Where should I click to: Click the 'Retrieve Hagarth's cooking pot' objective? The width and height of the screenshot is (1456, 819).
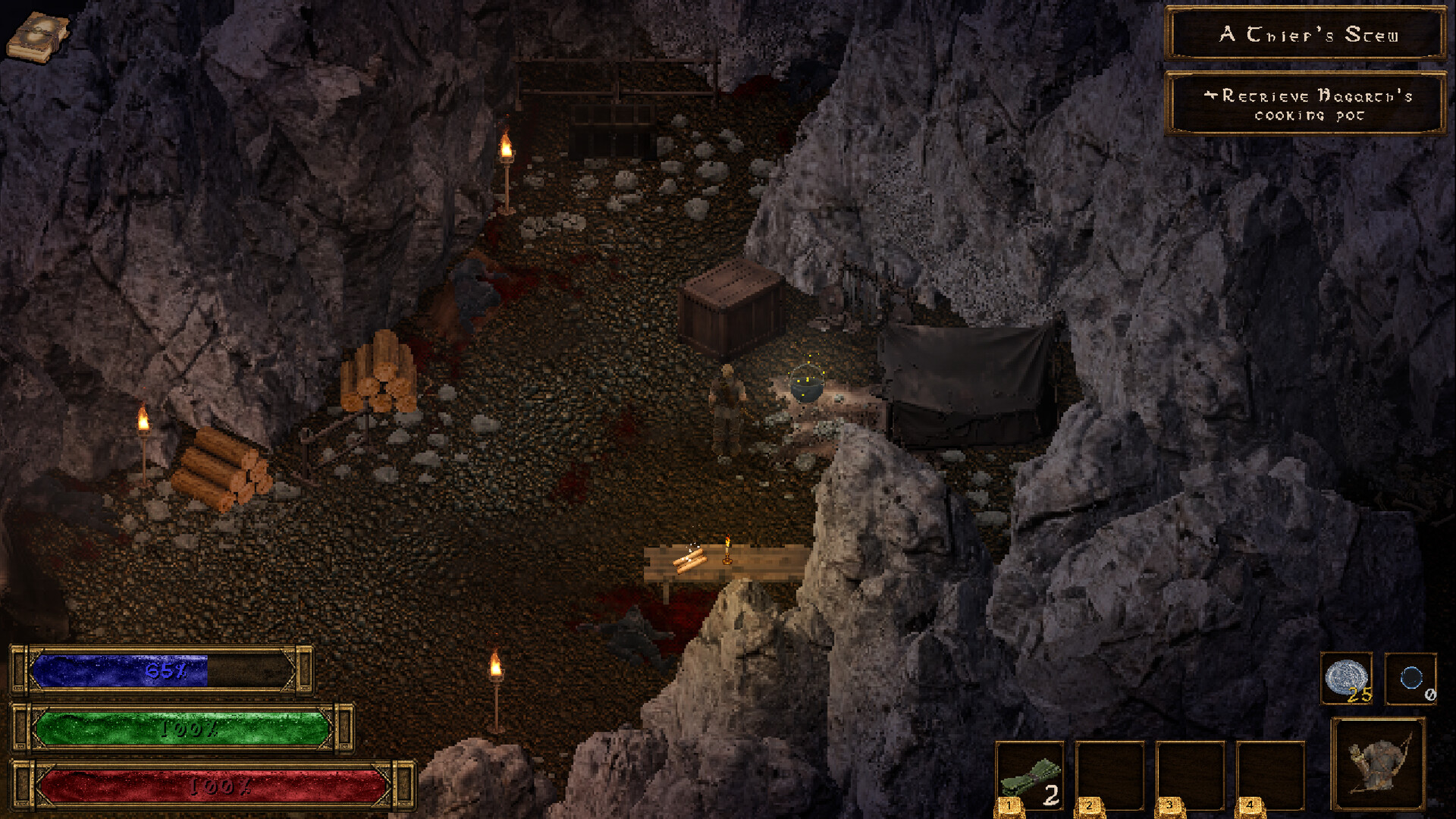1306,105
